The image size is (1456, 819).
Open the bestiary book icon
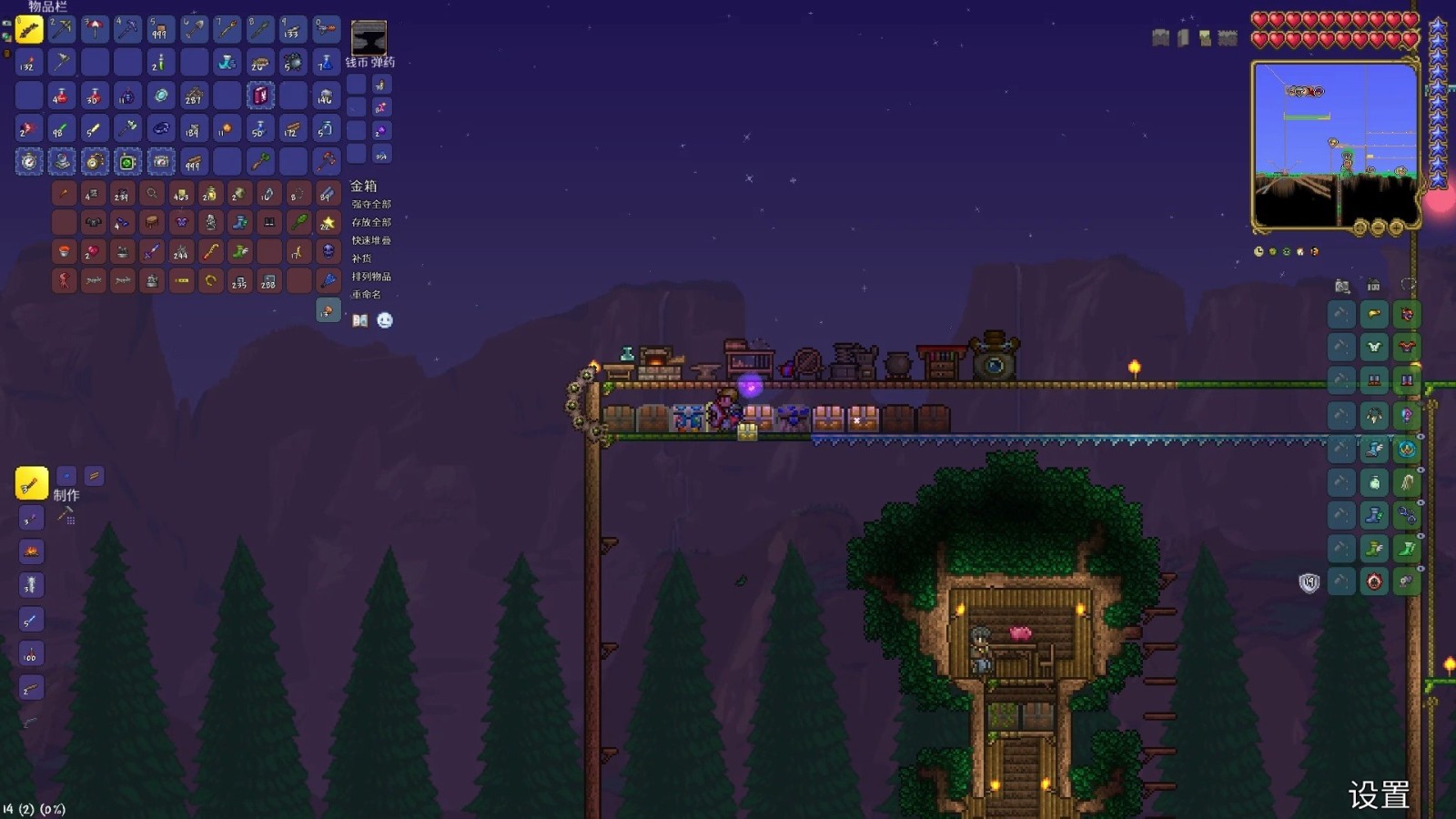[360, 320]
